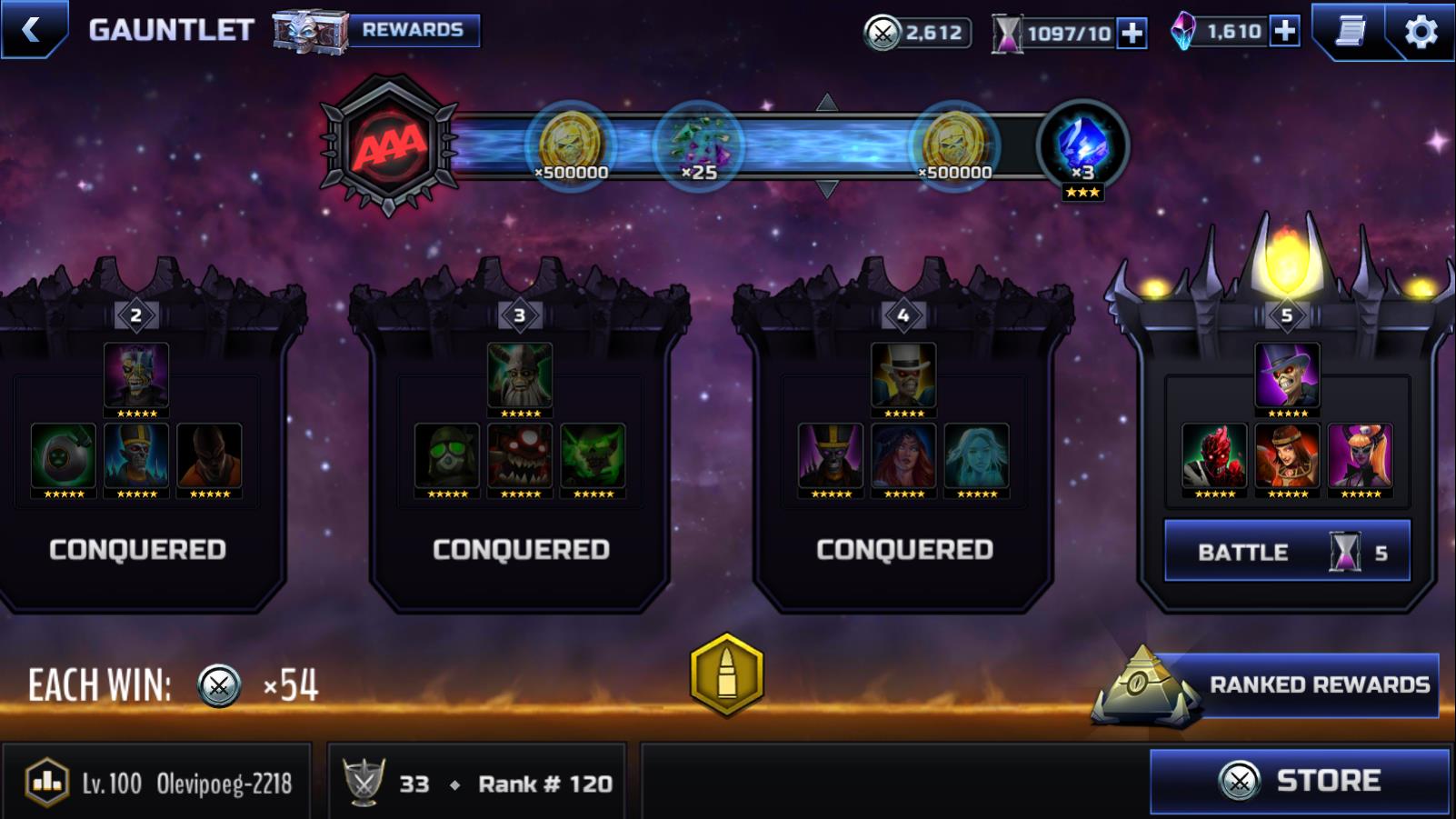This screenshot has width=1456, height=819.
Task: Show the Rank #120 leaderboard panel
Action: 477,783
